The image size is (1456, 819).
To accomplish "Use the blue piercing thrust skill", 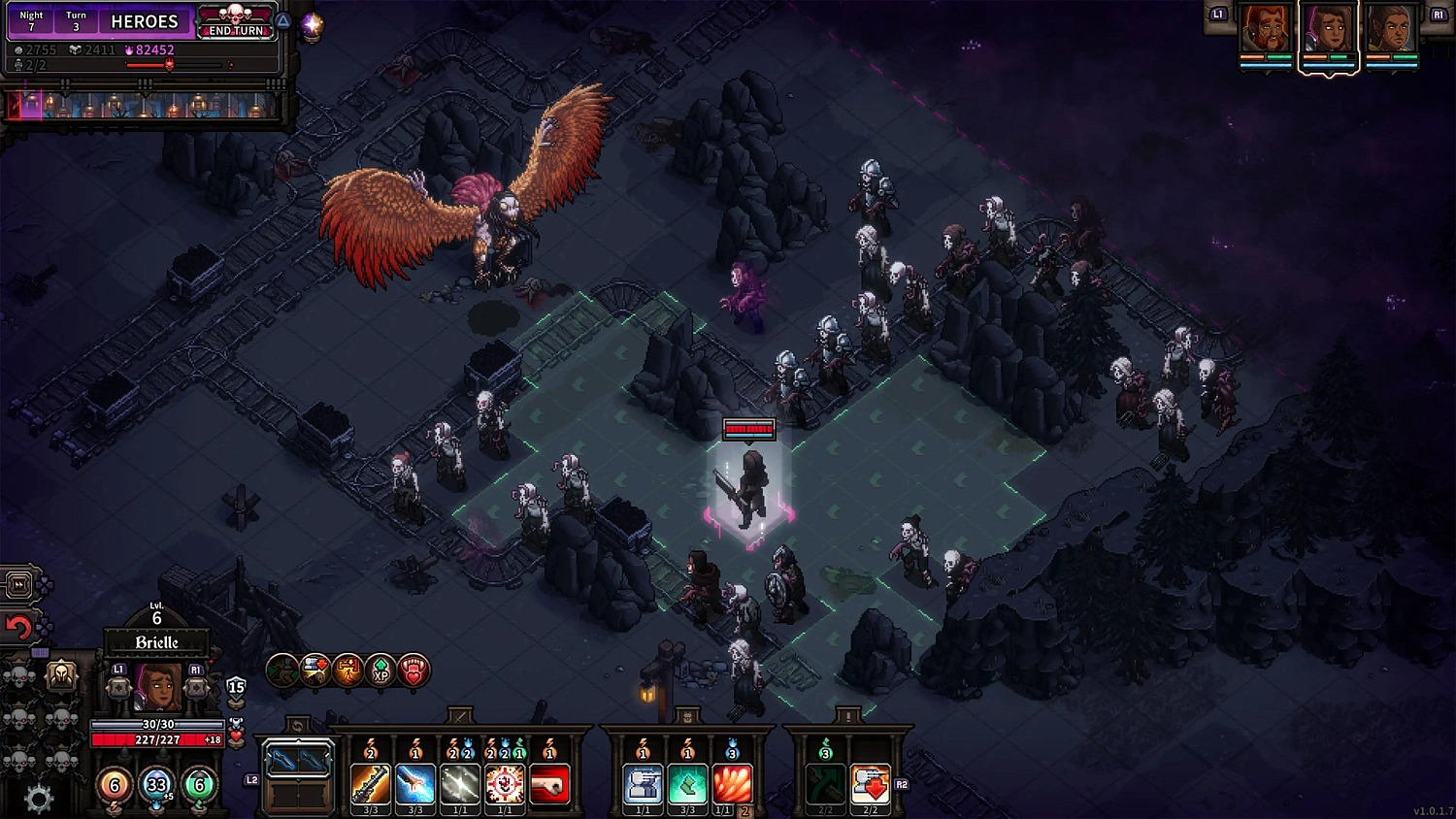I will 413,783.
